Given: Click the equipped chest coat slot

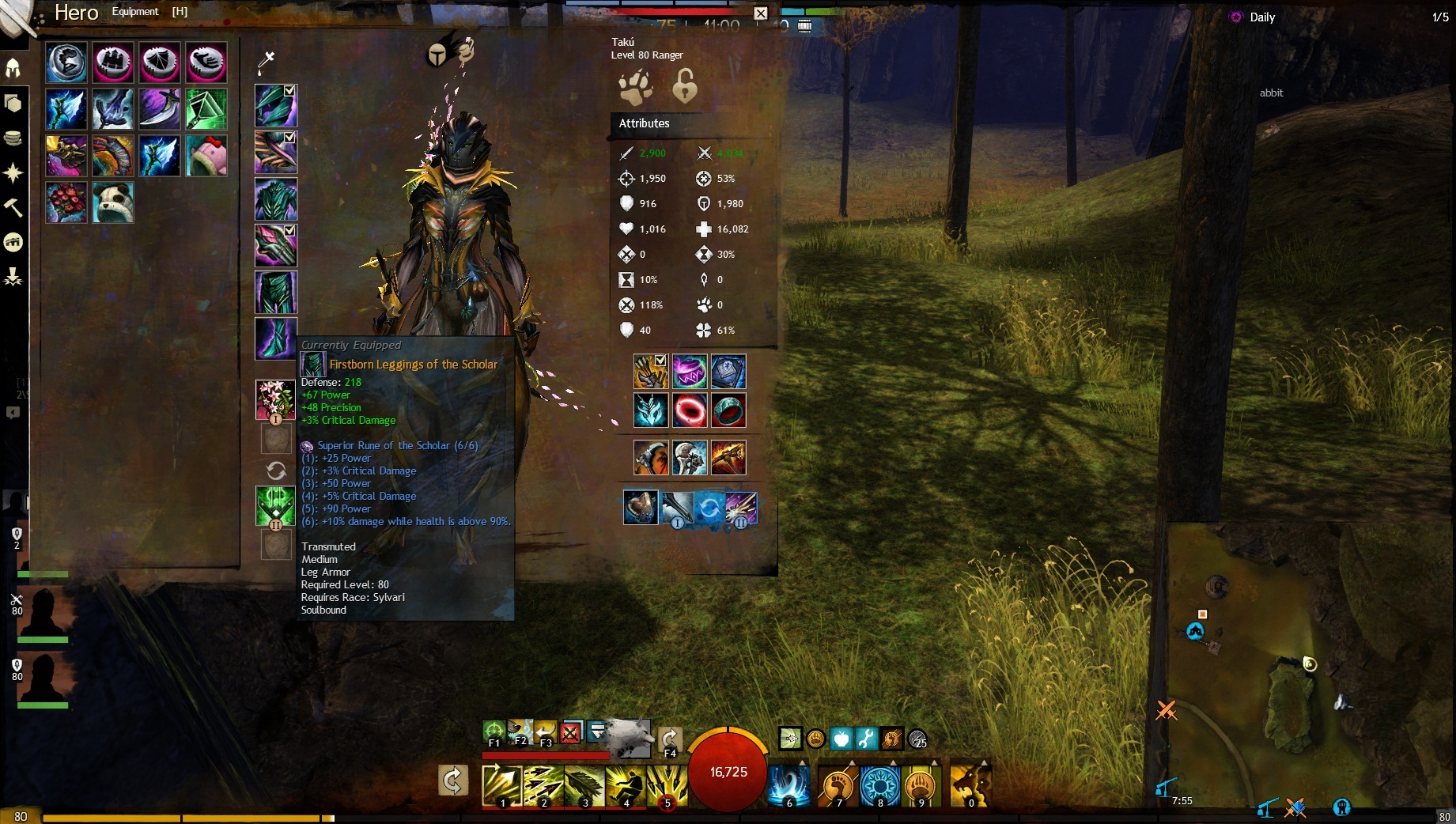Looking at the screenshot, I should [x=275, y=198].
